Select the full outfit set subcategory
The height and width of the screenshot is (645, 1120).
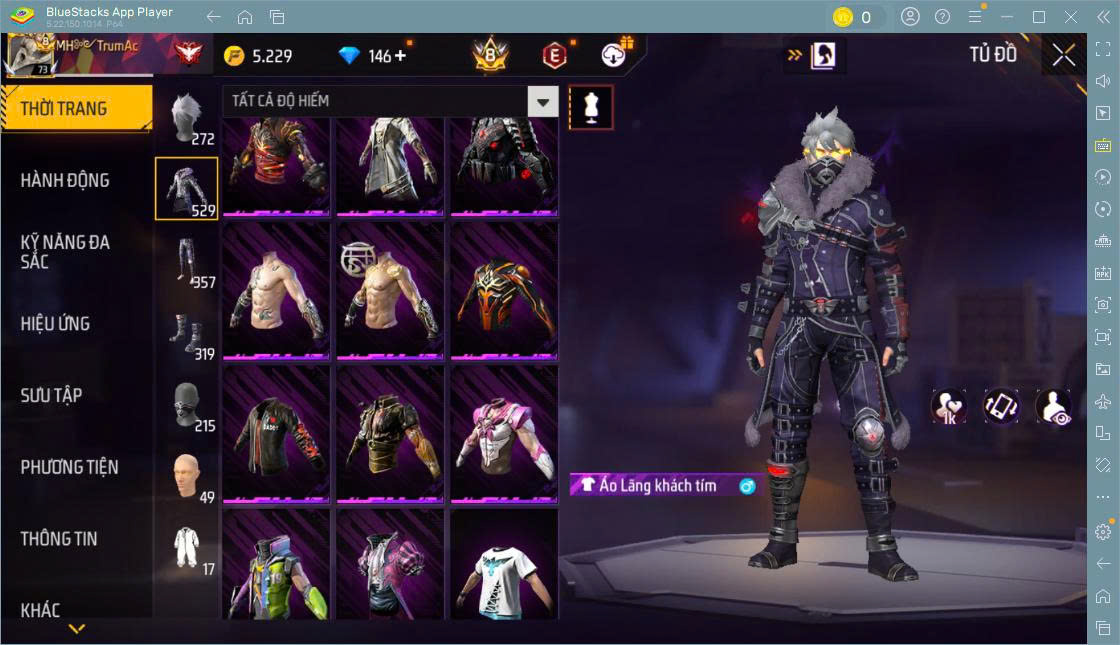click(x=186, y=549)
